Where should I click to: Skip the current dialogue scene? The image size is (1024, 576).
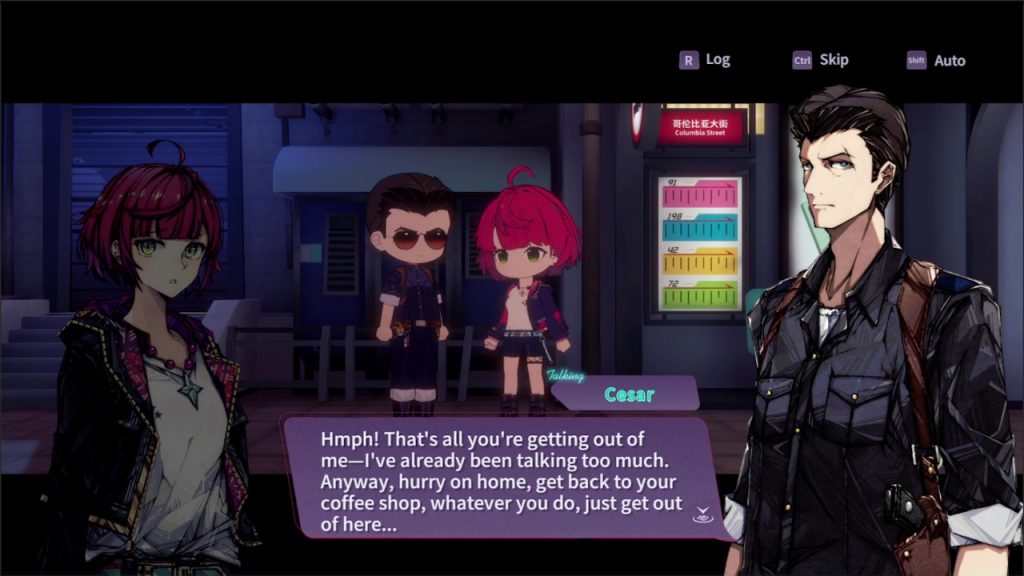click(x=820, y=60)
